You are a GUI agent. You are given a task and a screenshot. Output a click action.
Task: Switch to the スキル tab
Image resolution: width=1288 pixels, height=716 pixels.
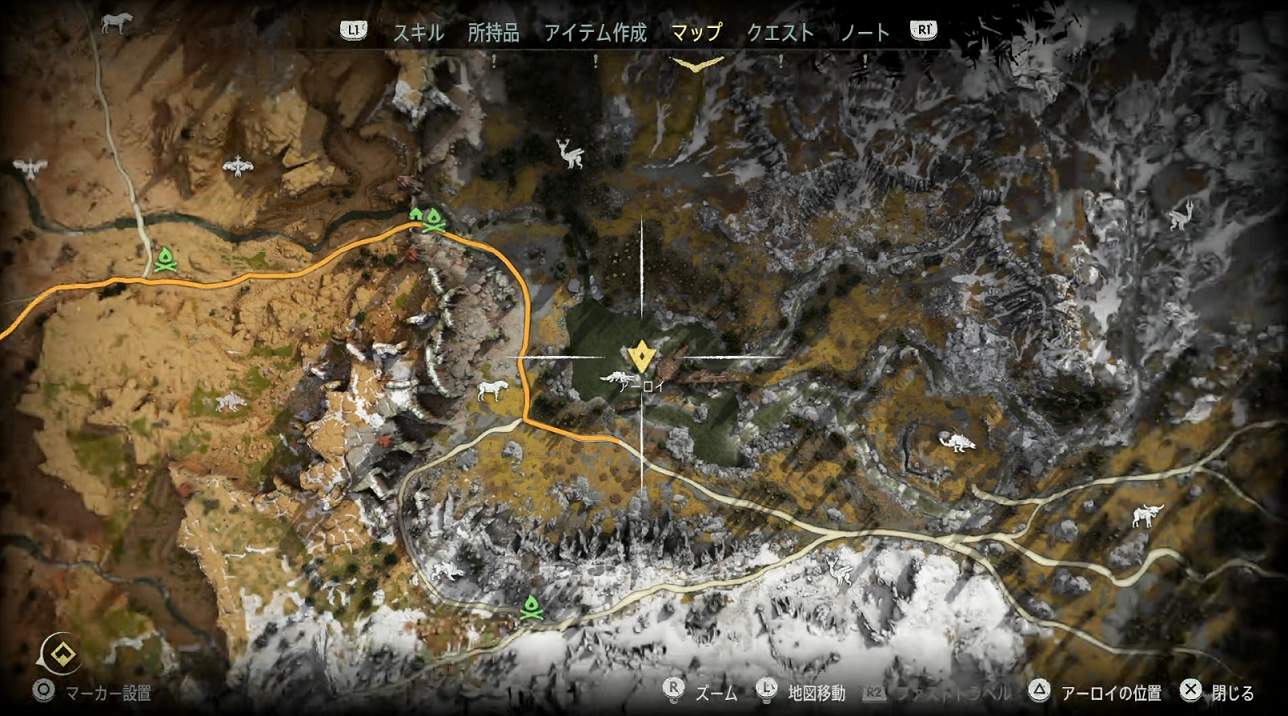418,32
